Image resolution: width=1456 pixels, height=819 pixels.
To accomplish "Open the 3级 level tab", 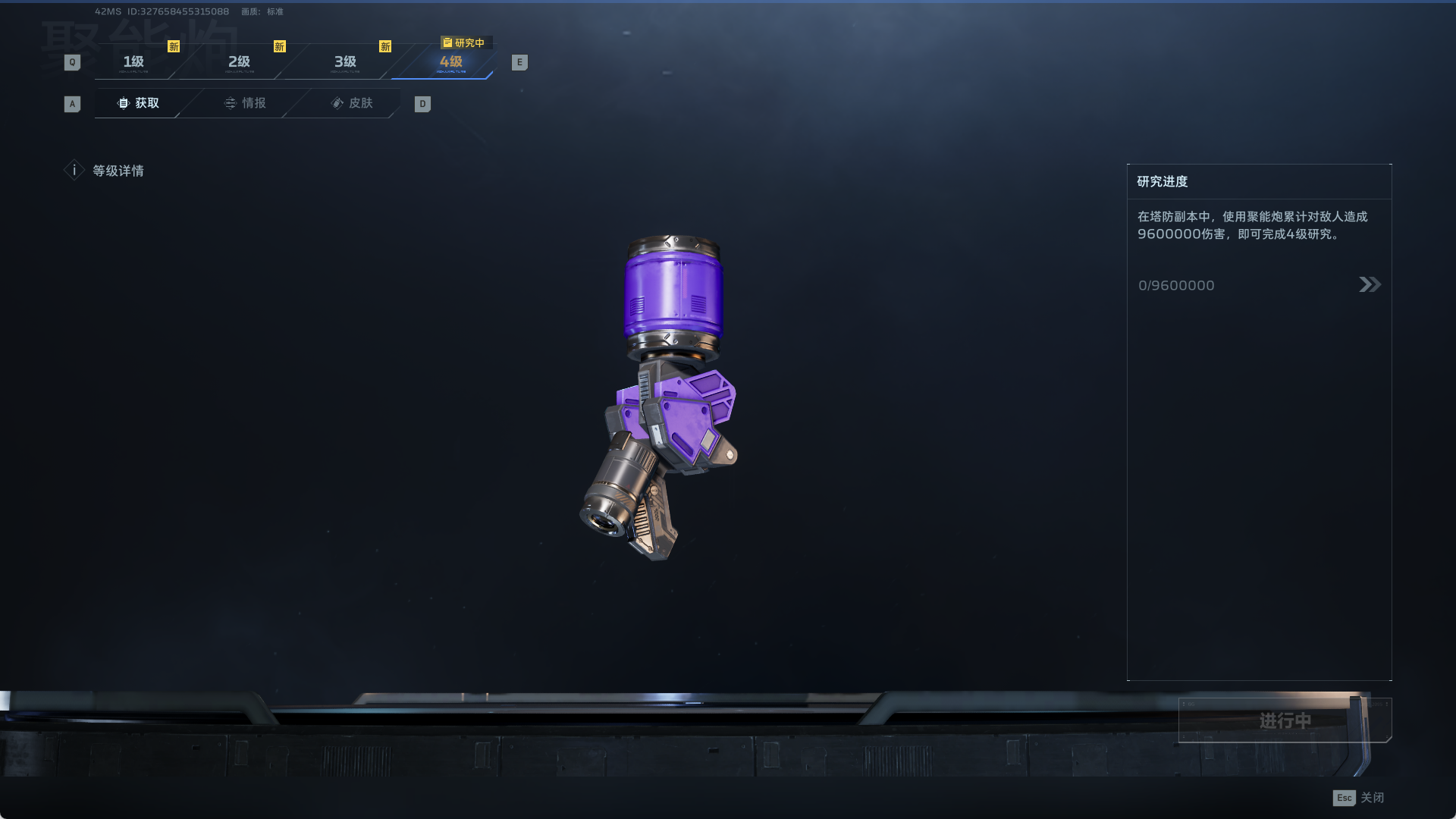I will pos(346,62).
